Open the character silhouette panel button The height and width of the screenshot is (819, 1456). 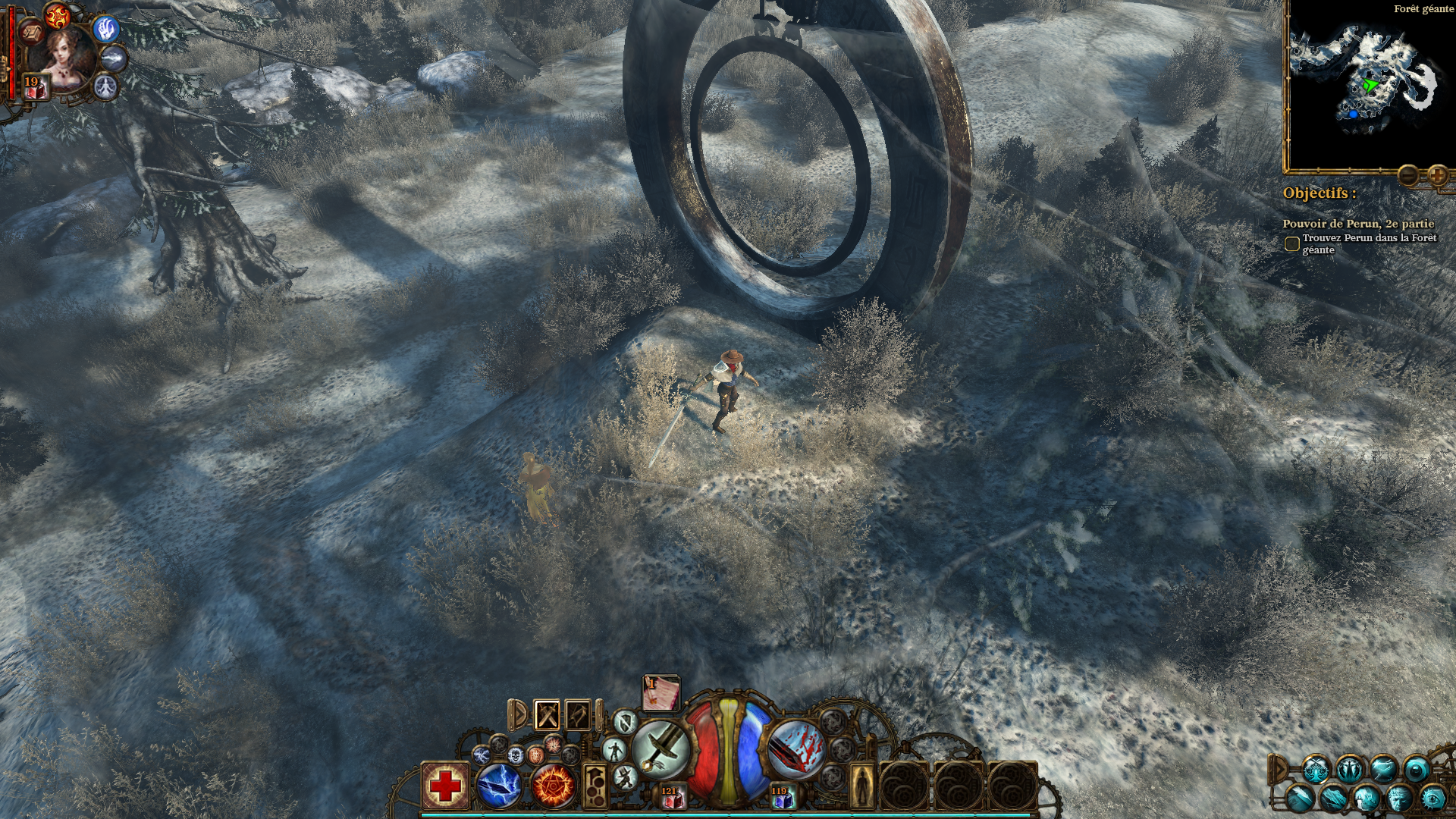(861, 786)
